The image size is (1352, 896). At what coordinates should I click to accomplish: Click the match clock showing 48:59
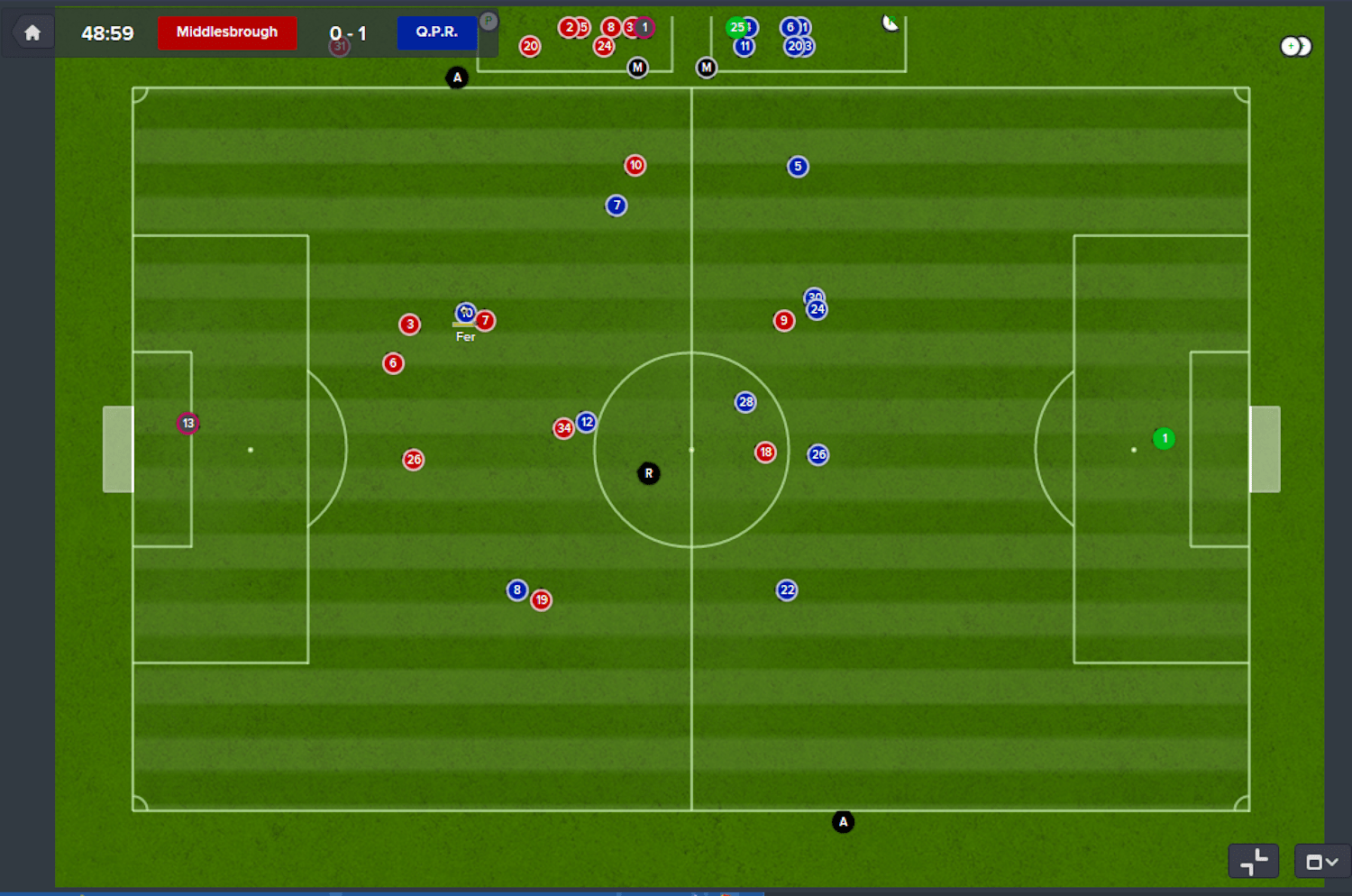tap(109, 32)
